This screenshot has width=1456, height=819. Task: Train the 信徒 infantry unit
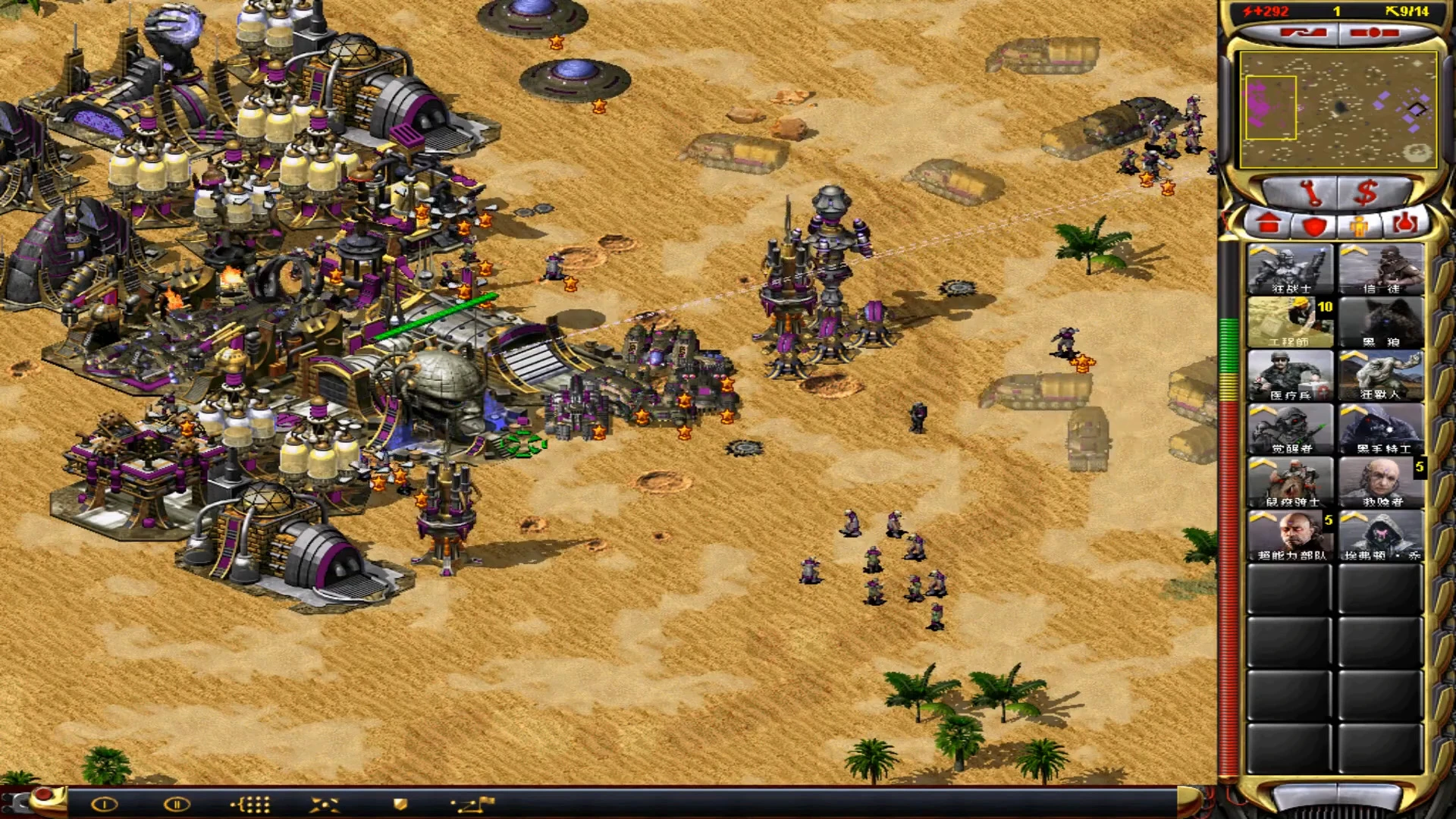(1380, 269)
